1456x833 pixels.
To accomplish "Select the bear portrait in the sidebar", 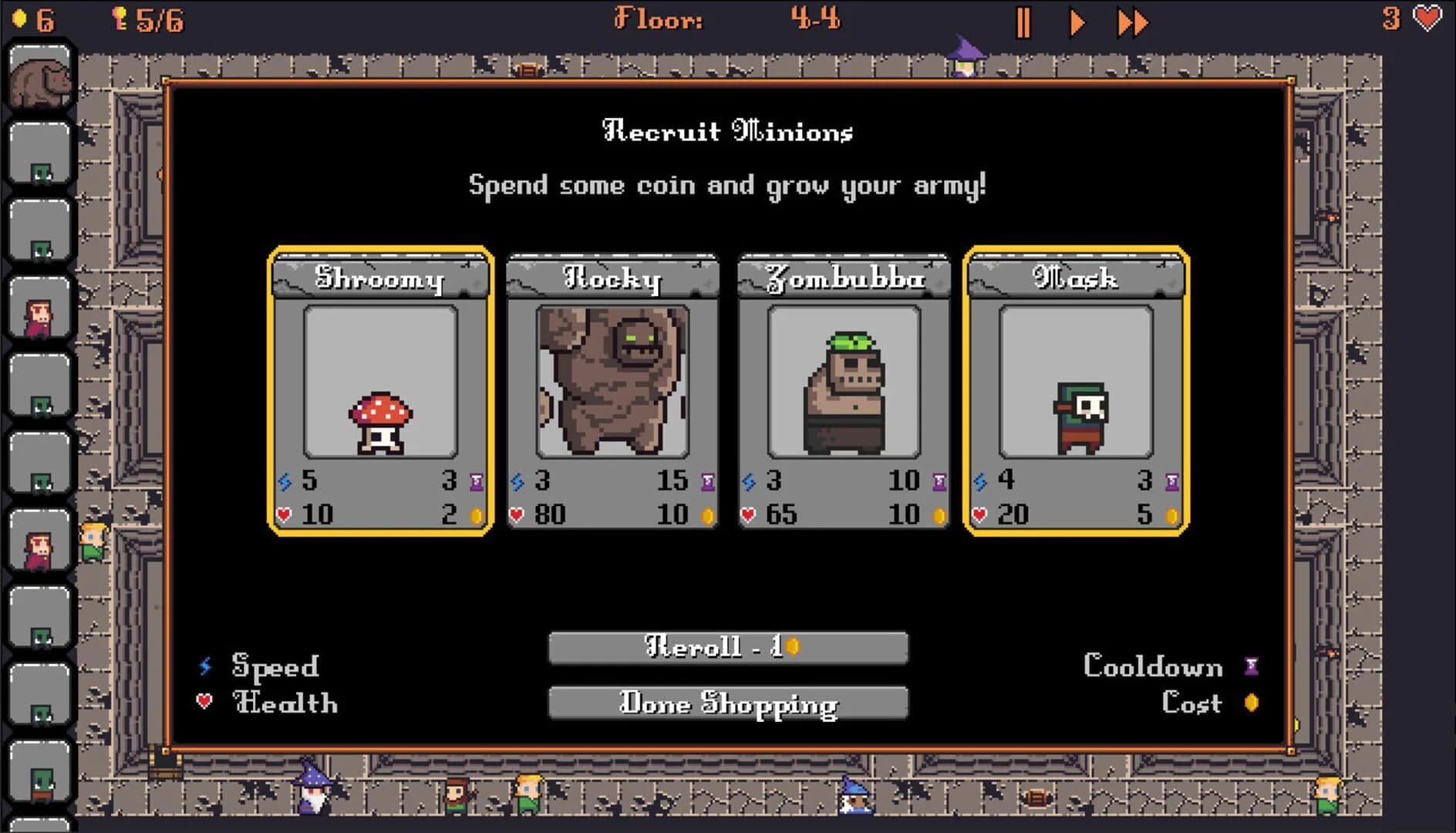I will pos(40,73).
